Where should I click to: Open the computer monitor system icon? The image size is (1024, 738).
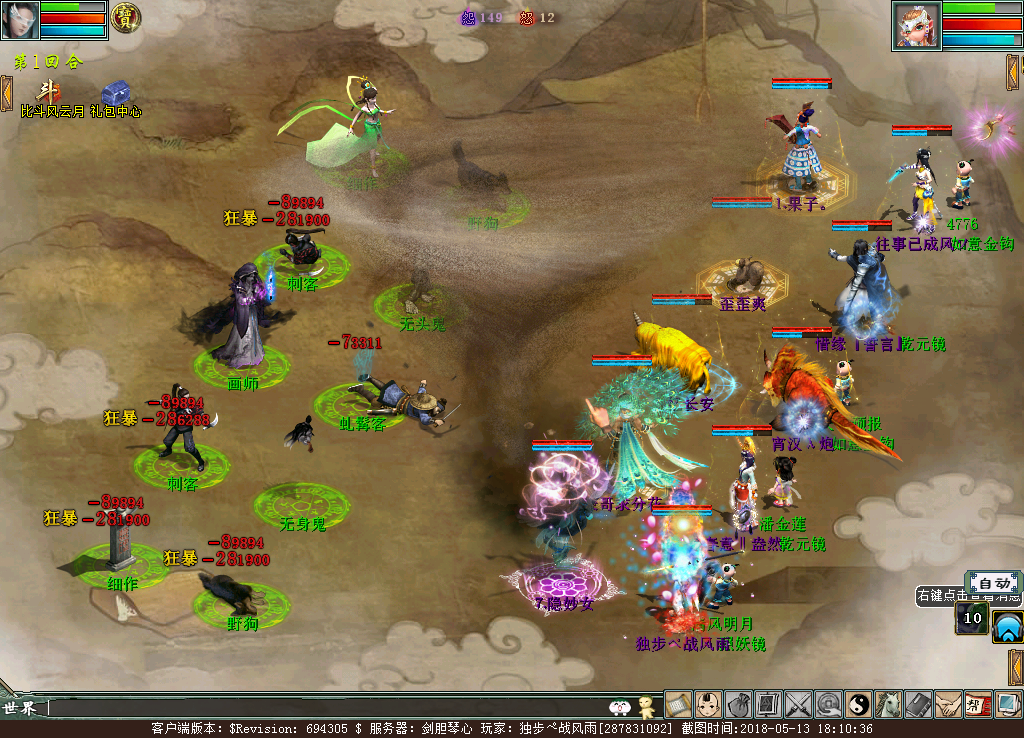click(x=1008, y=705)
